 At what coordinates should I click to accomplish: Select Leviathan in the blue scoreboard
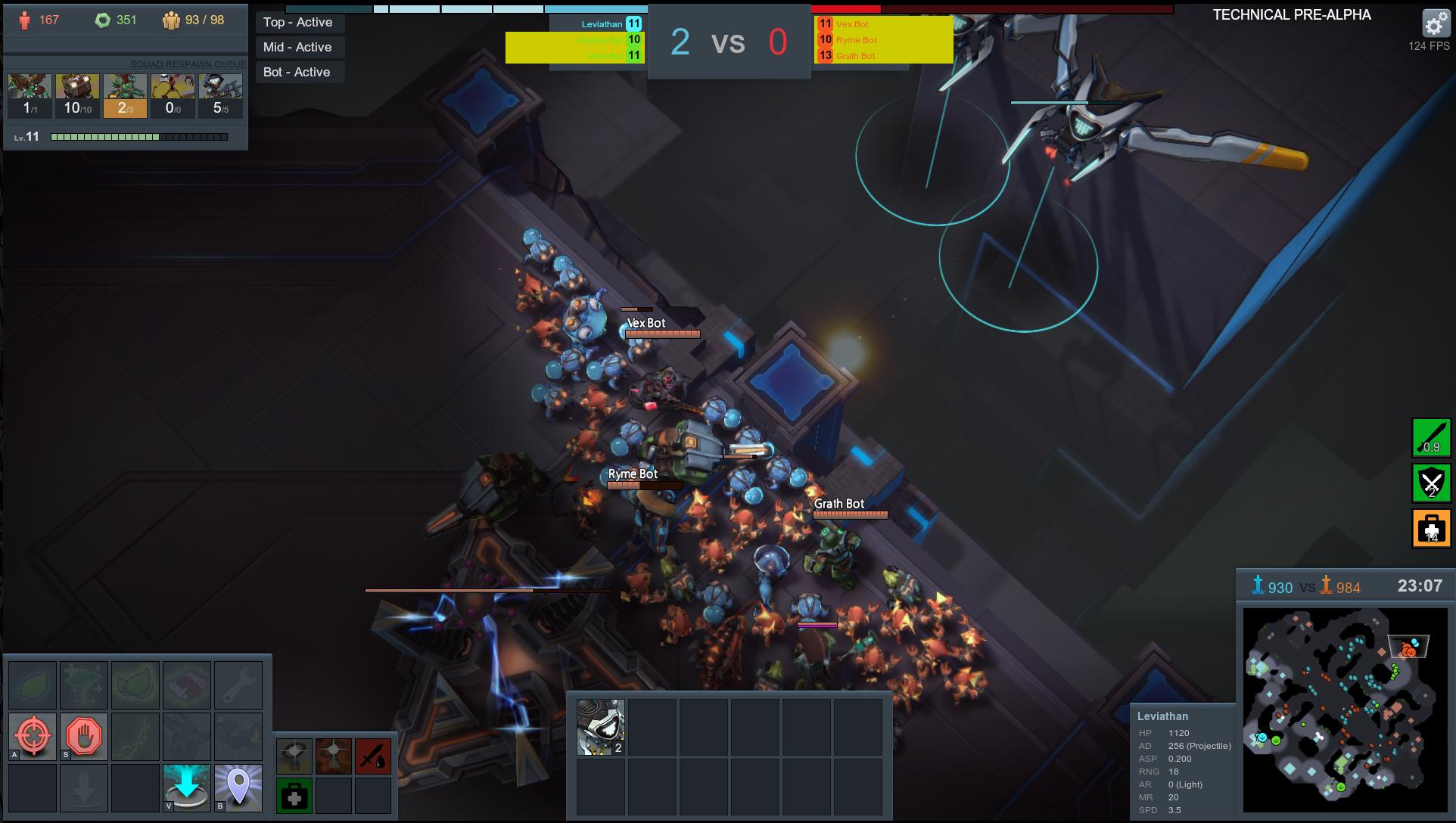coord(602,24)
